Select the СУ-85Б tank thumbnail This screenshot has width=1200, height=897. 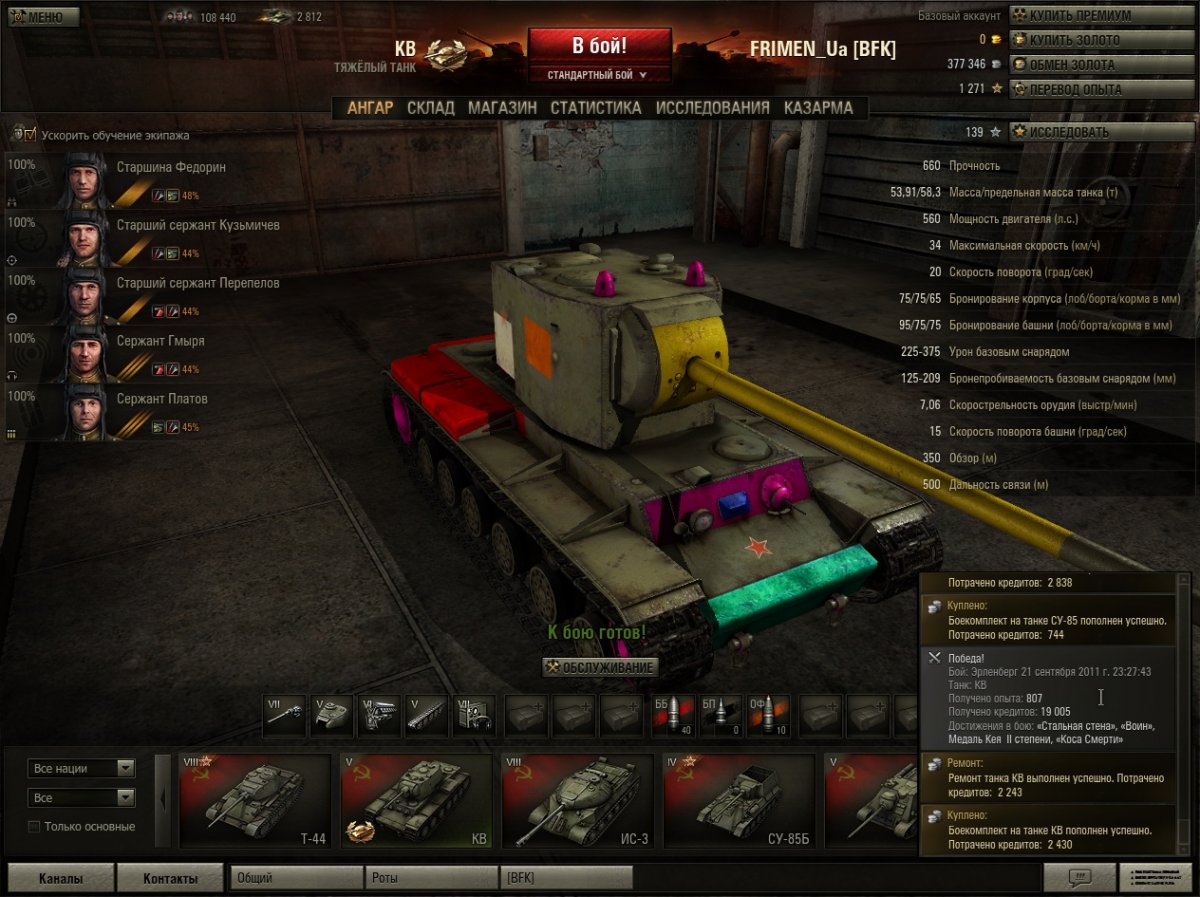tap(738, 801)
